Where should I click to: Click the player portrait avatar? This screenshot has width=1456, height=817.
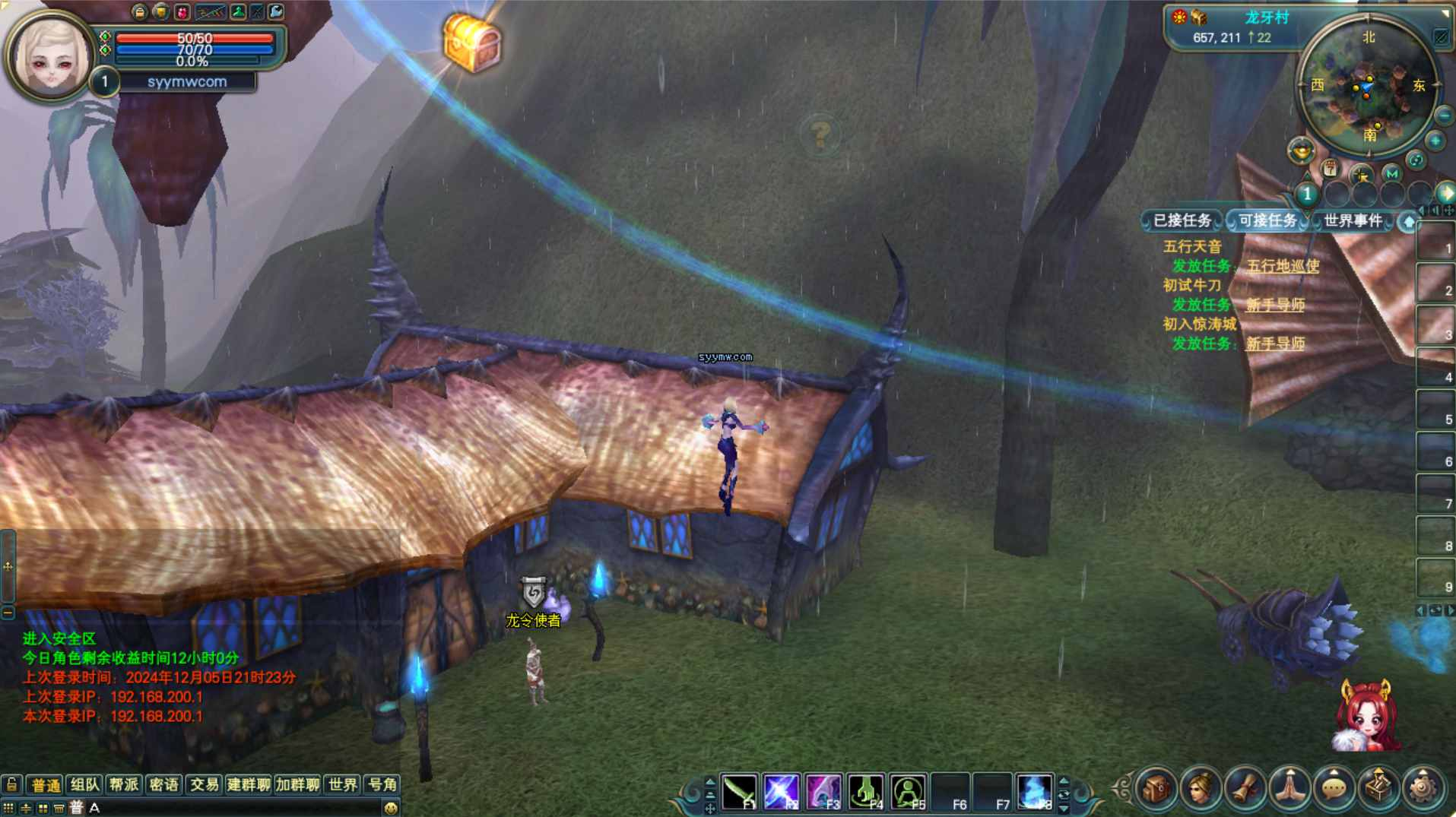[50, 57]
